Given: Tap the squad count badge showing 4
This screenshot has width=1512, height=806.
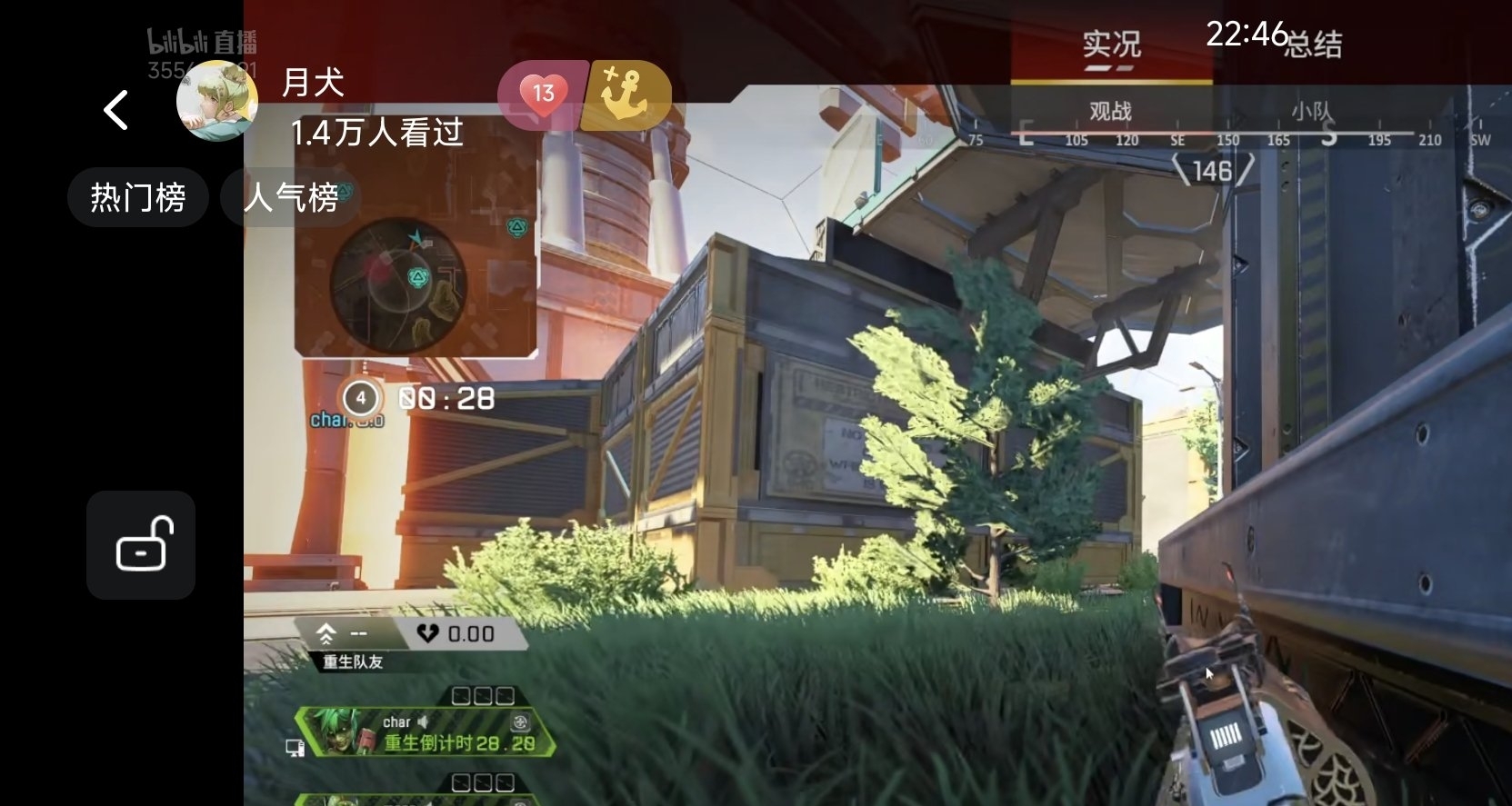Looking at the screenshot, I should point(361,396).
